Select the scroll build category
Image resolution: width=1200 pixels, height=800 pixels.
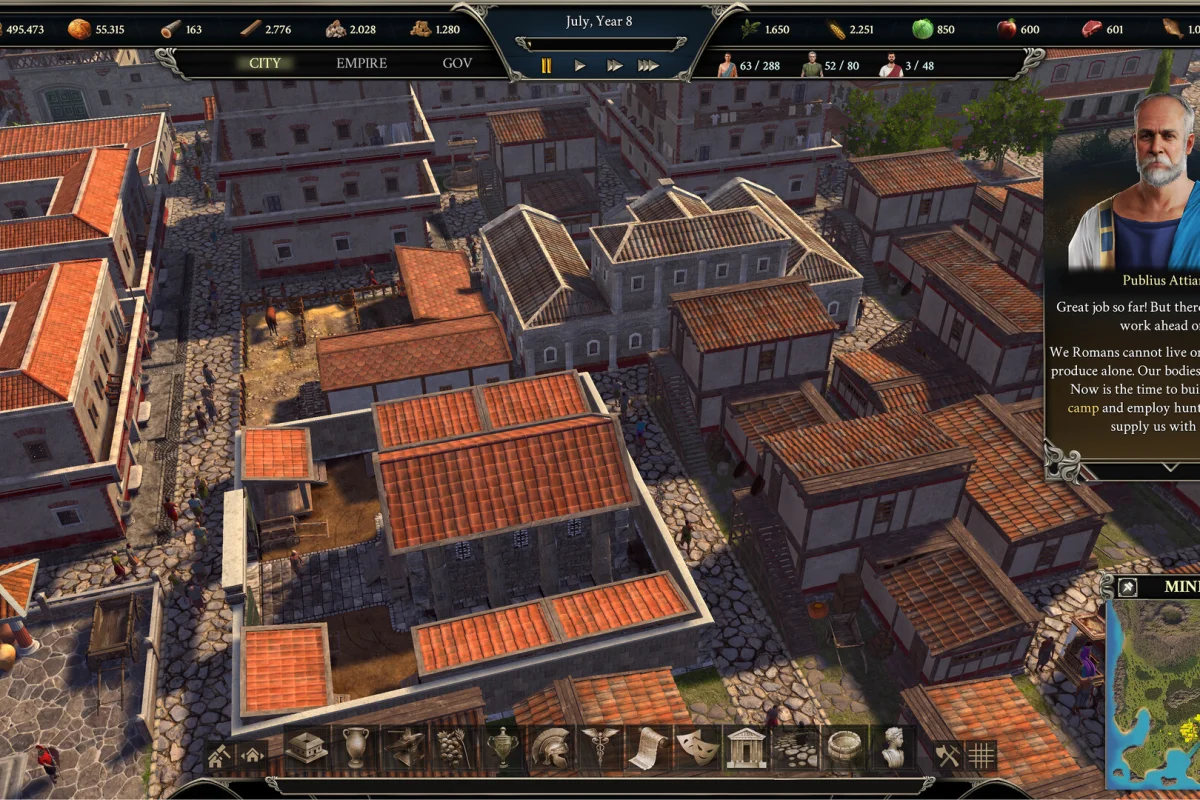point(648,747)
